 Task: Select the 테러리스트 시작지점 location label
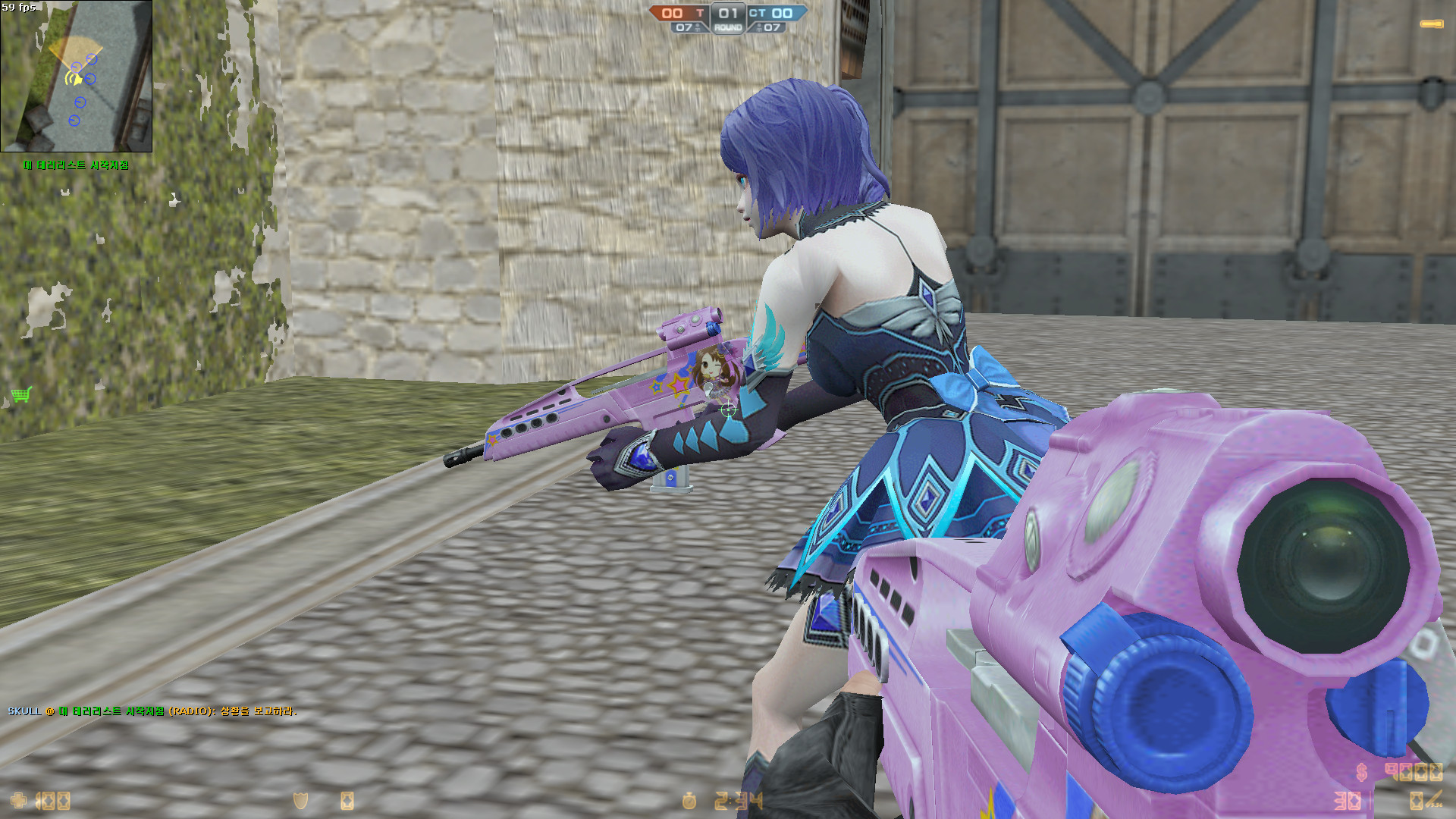(x=76, y=163)
